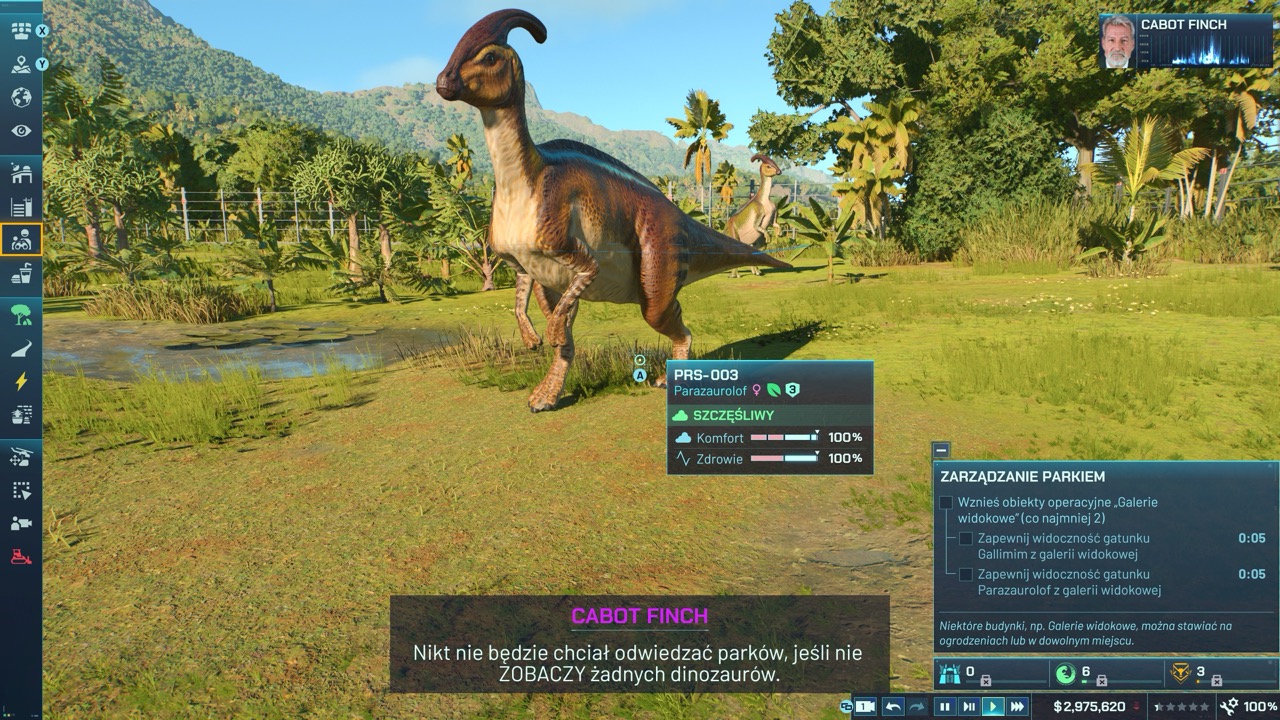
Task: Open the Cabot Finch contact portrait
Action: (1117, 41)
